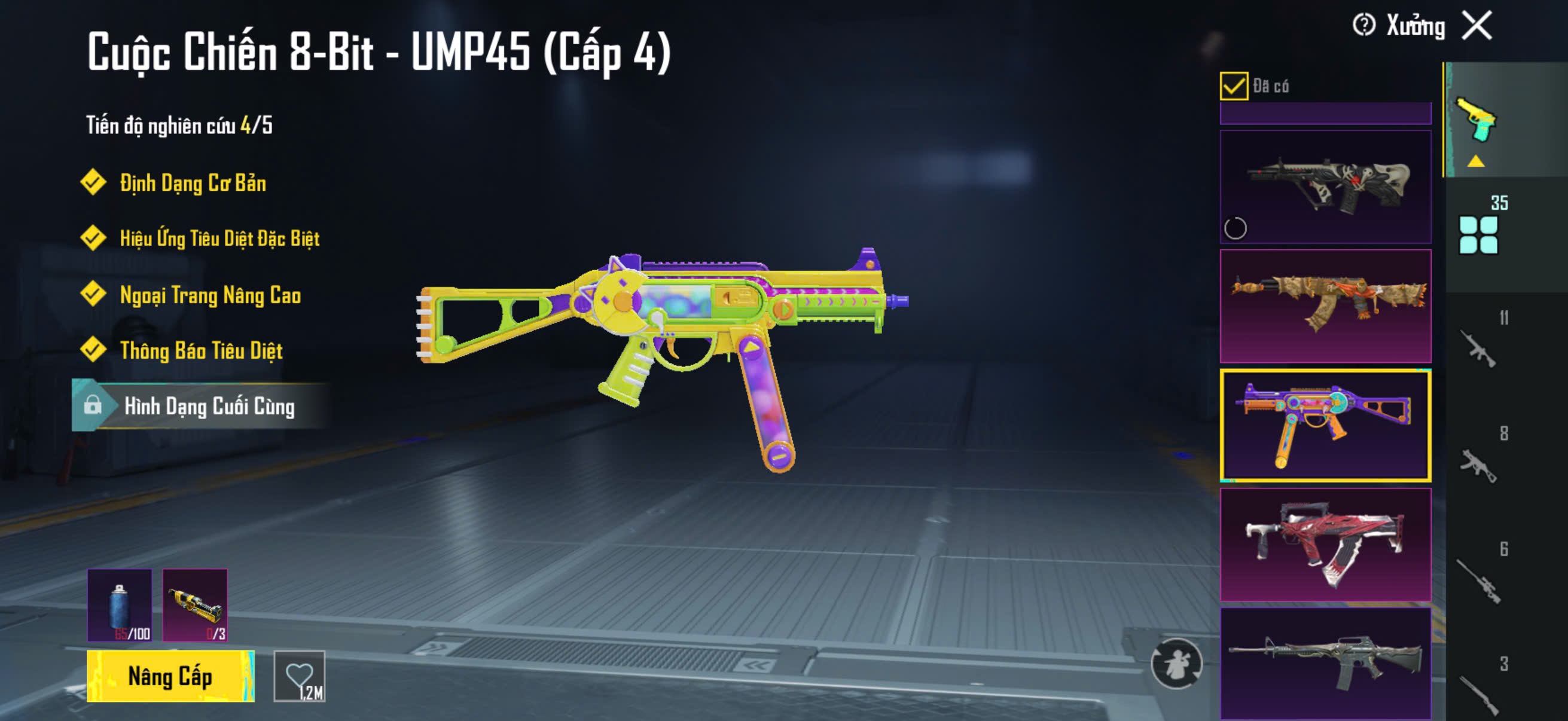The width and height of the screenshot is (1568, 721).
Task: Show the Thông Báo Tiêu Diệt stage
Action: (201, 350)
